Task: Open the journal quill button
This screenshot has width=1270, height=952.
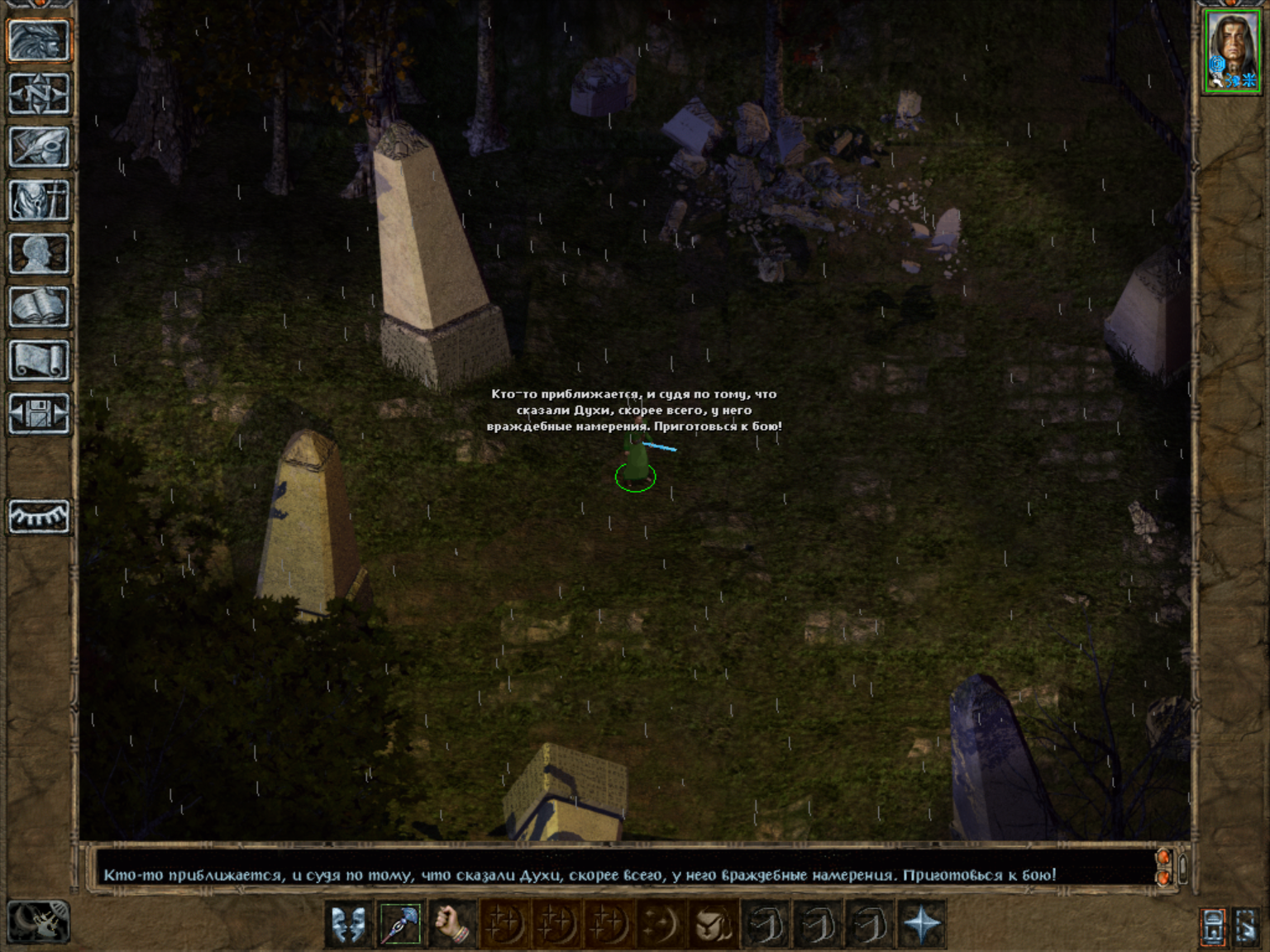Action: pyautogui.click(x=38, y=147)
